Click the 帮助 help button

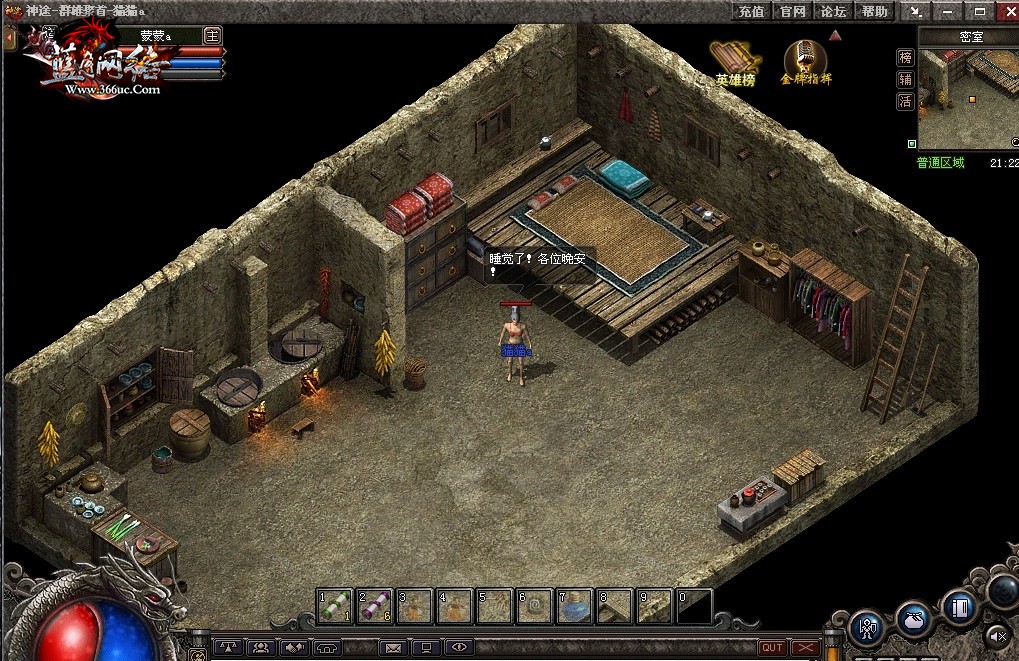[x=874, y=11]
